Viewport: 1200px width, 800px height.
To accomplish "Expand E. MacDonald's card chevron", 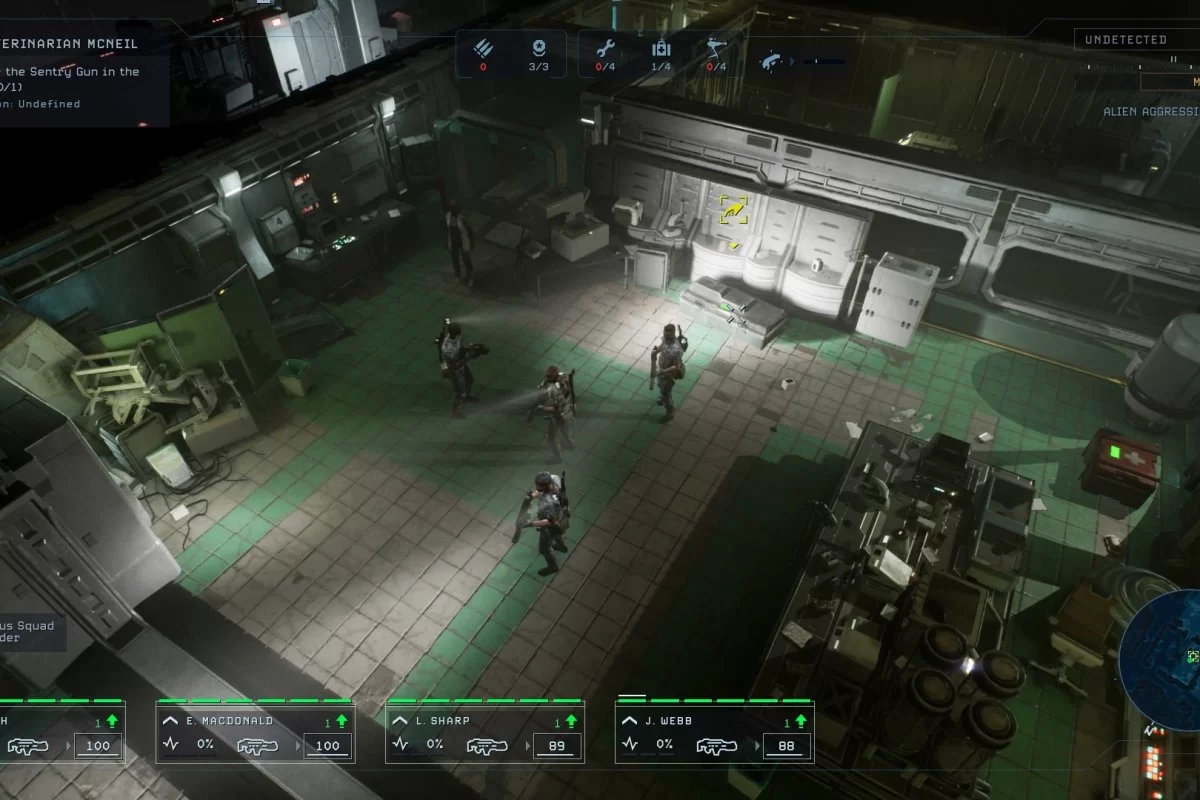I will click(171, 720).
